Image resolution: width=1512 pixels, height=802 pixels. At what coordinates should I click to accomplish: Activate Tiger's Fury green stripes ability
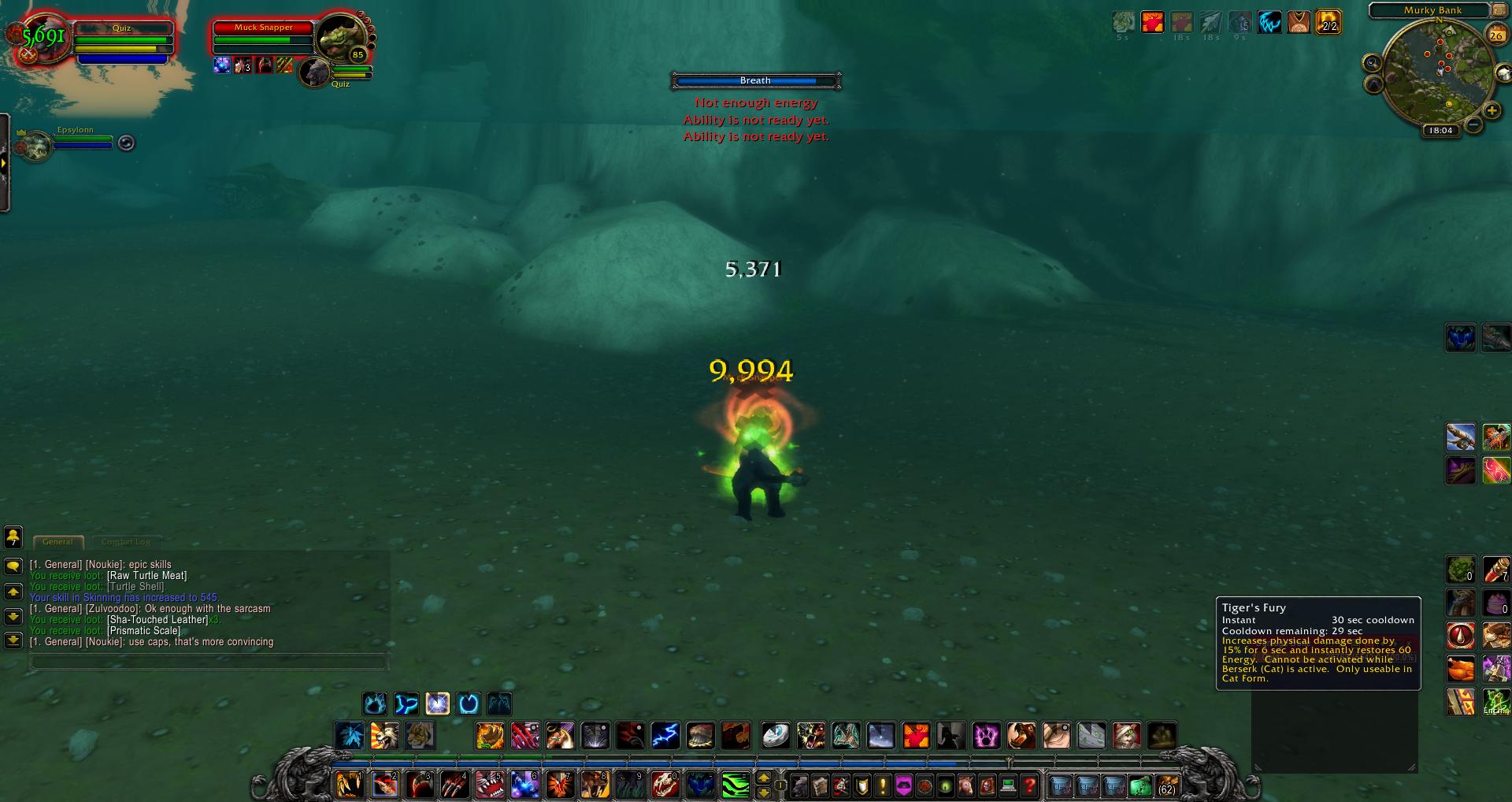click(735, 785)
